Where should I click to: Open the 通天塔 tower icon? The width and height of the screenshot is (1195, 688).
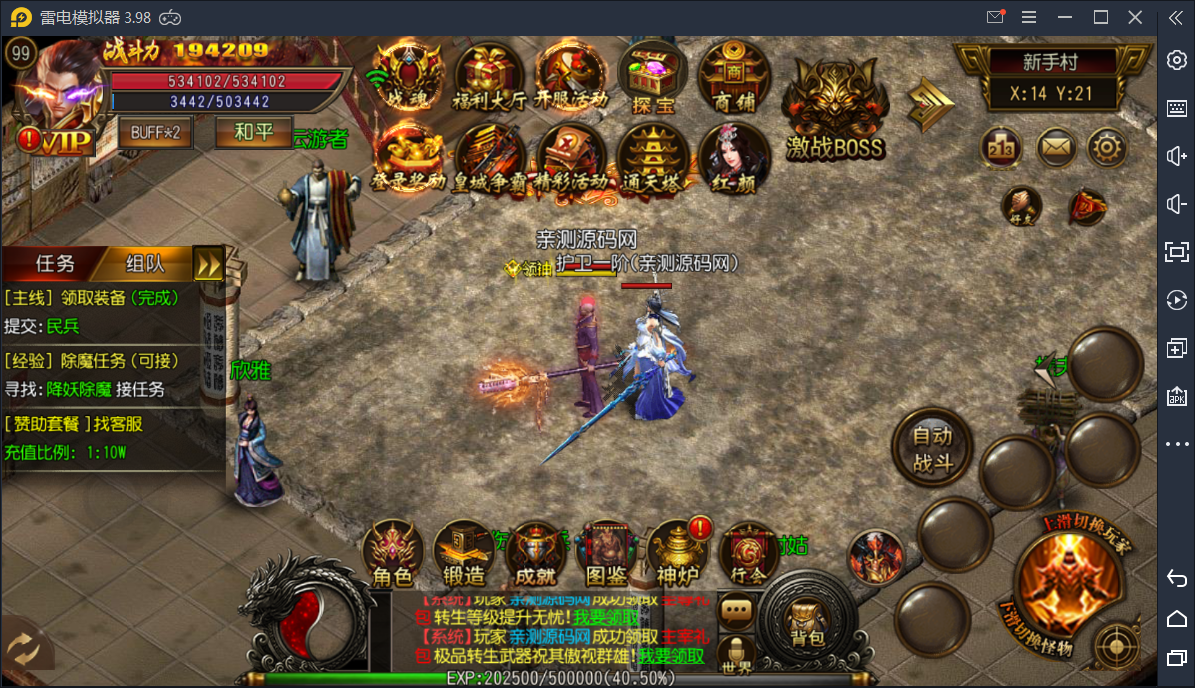[x=651, y=160]
